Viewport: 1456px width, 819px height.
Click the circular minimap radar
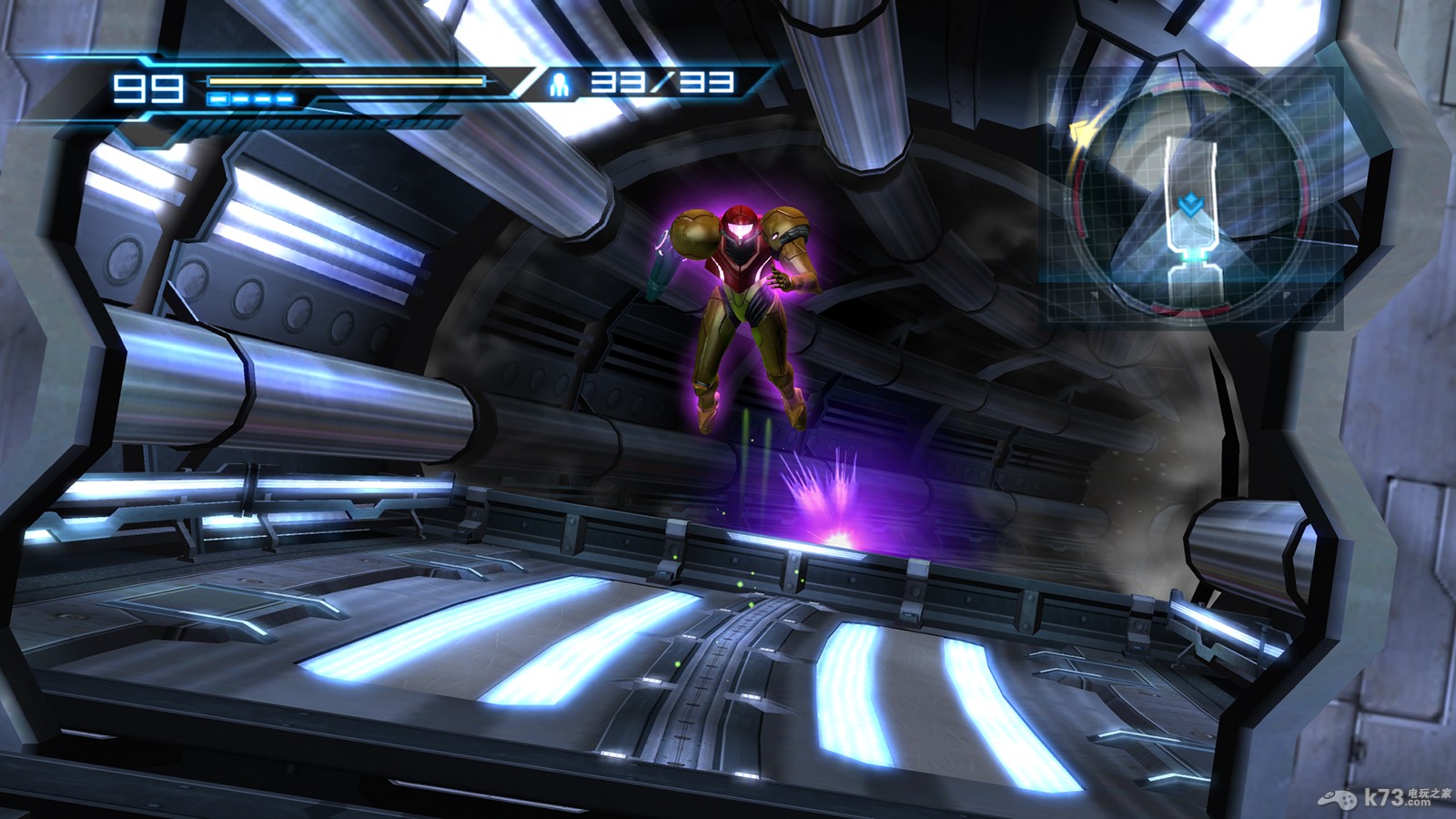coord(1188,197)
